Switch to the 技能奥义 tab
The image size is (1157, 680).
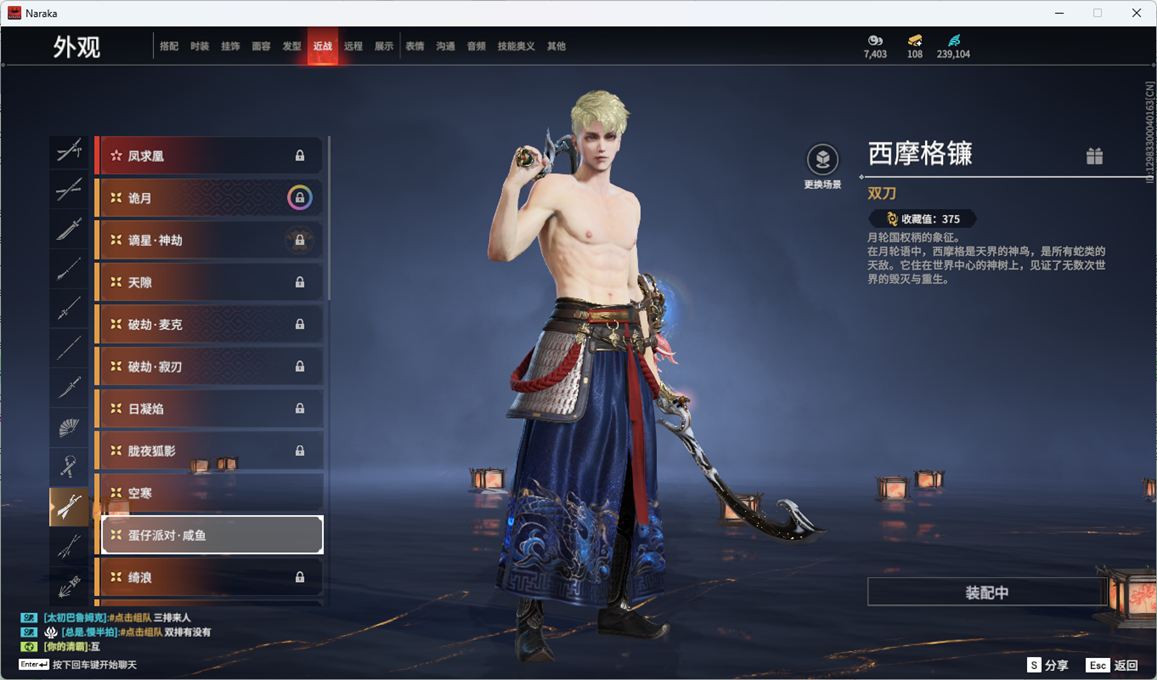point(516,46)
